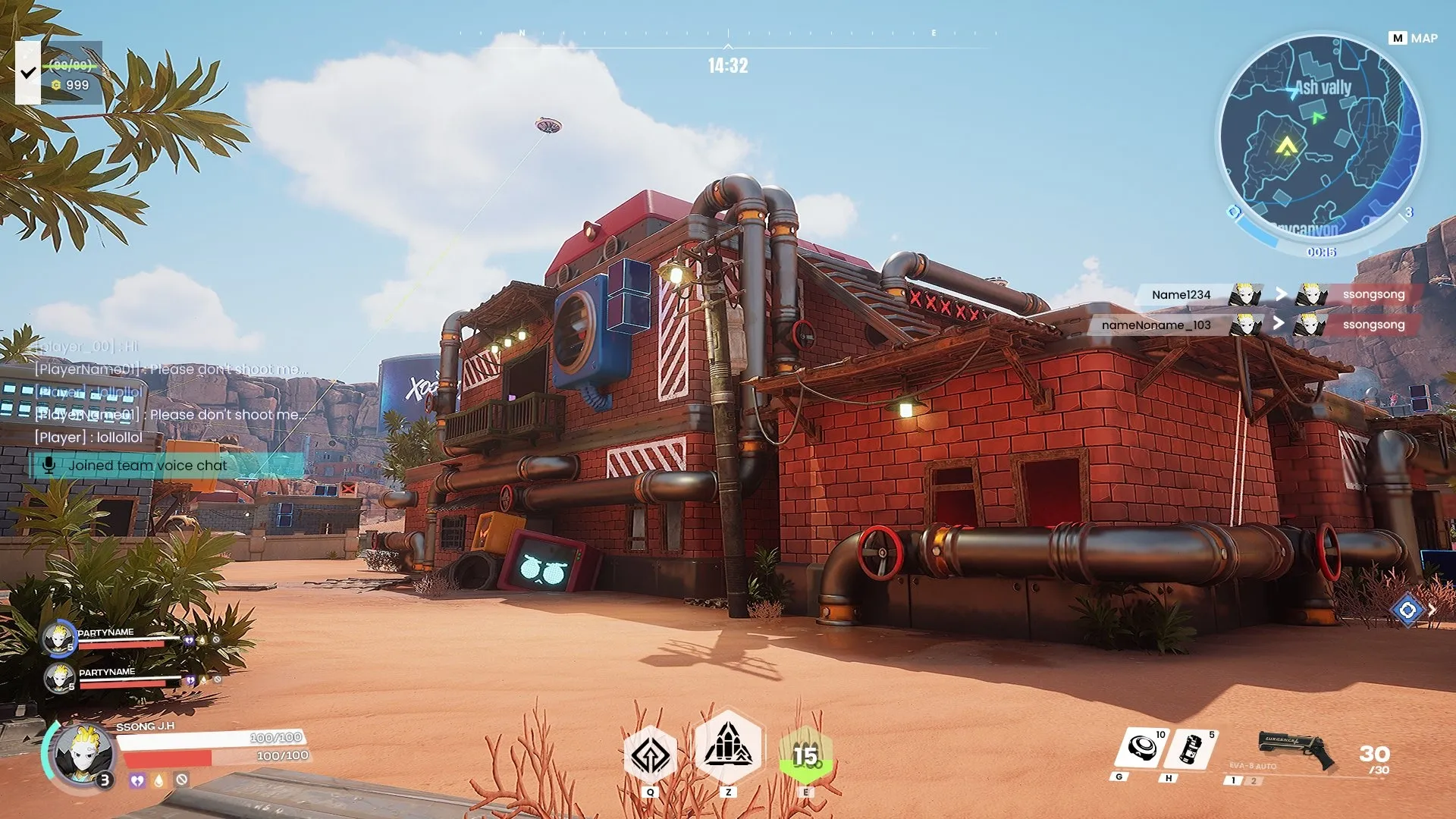The width and height of the screenshot is (1456, 819).
Task: Activate the upward arrow diamond ability
Action: pyautogui.click(x=650, y=754)
